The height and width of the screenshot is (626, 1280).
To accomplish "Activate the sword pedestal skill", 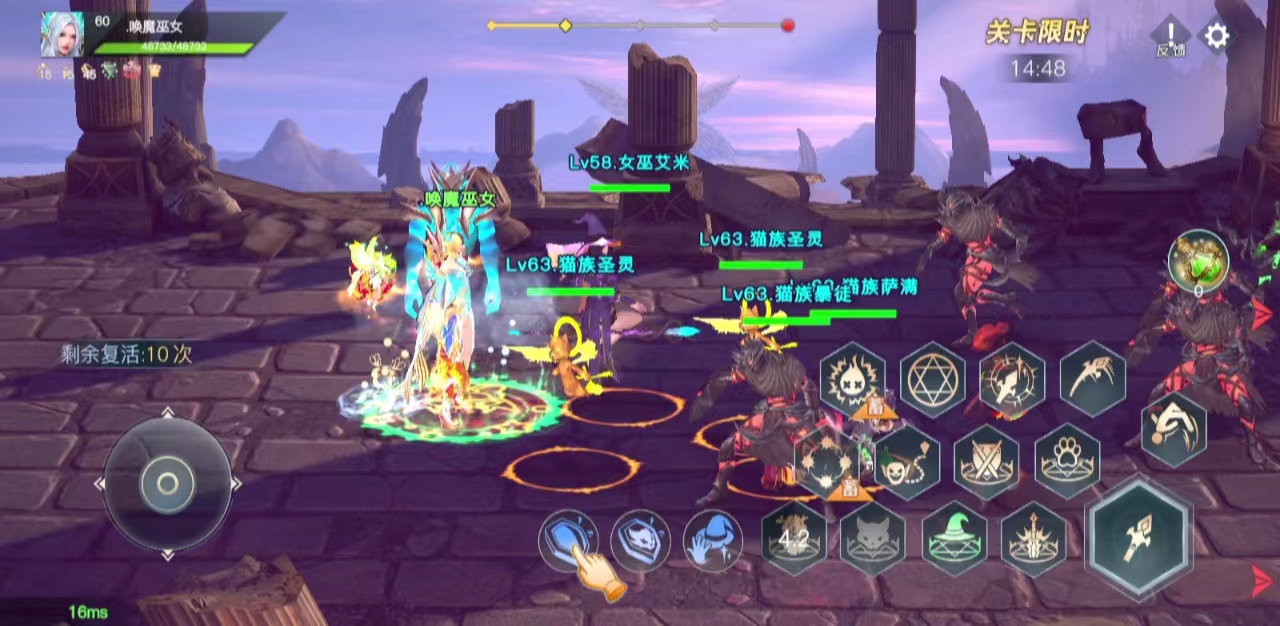I will 1033,540.
